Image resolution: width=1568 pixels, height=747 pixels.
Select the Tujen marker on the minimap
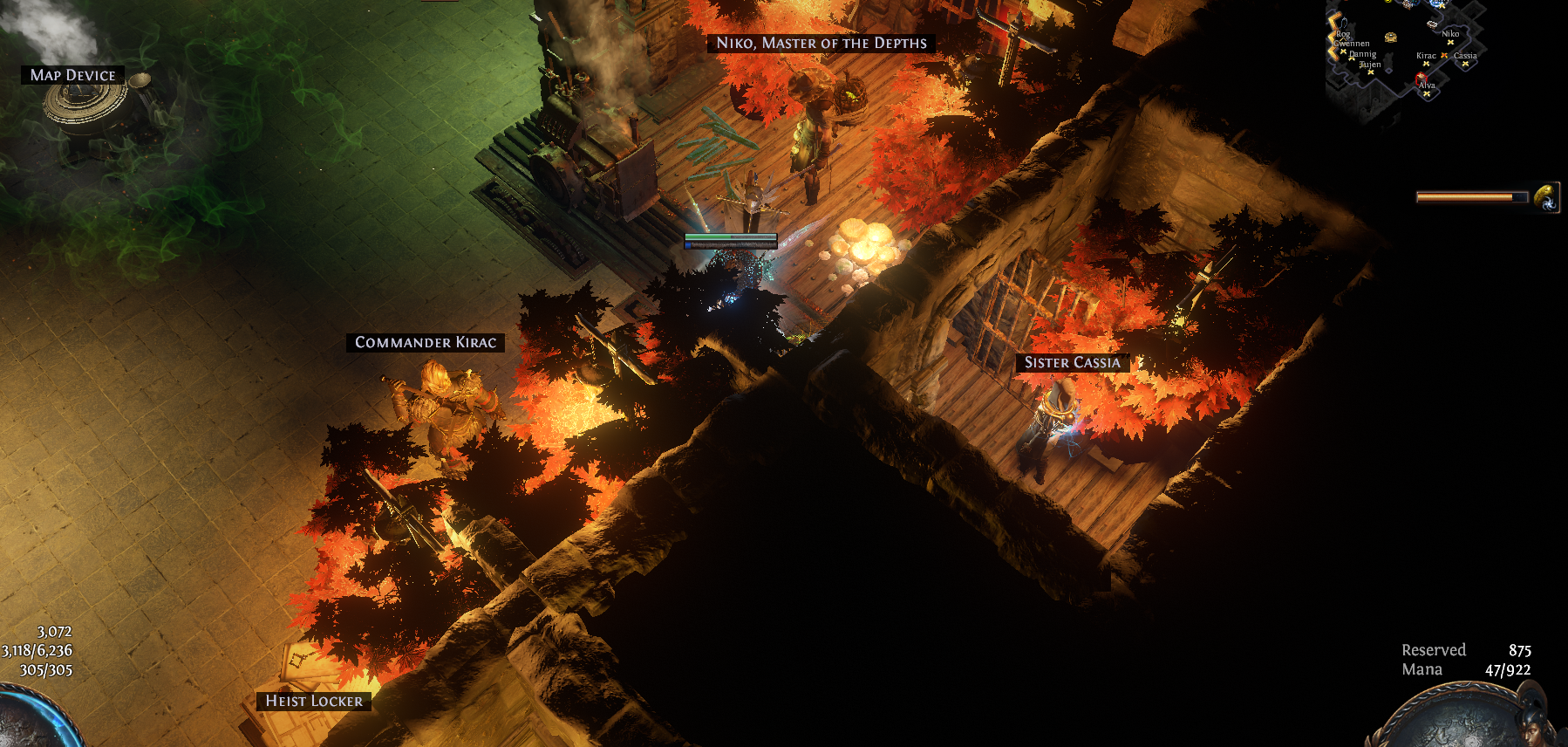[x=1371, y=72]
